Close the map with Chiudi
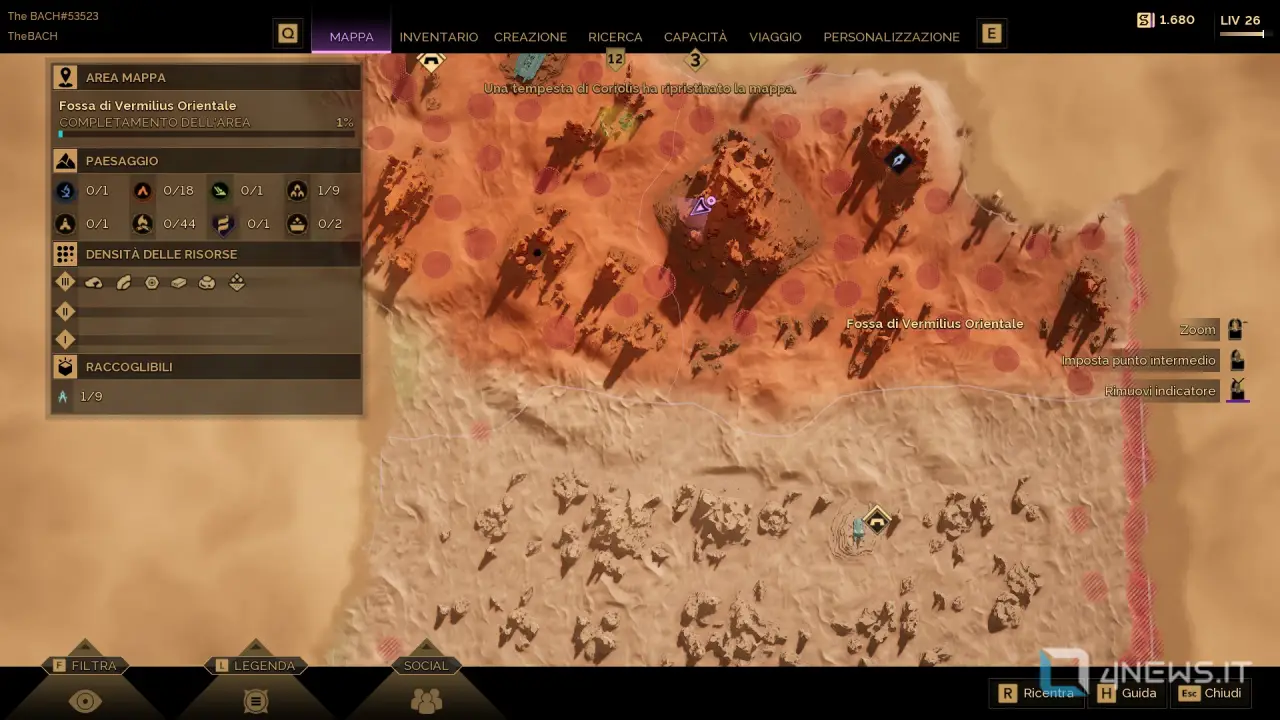 coord(1211,693)
